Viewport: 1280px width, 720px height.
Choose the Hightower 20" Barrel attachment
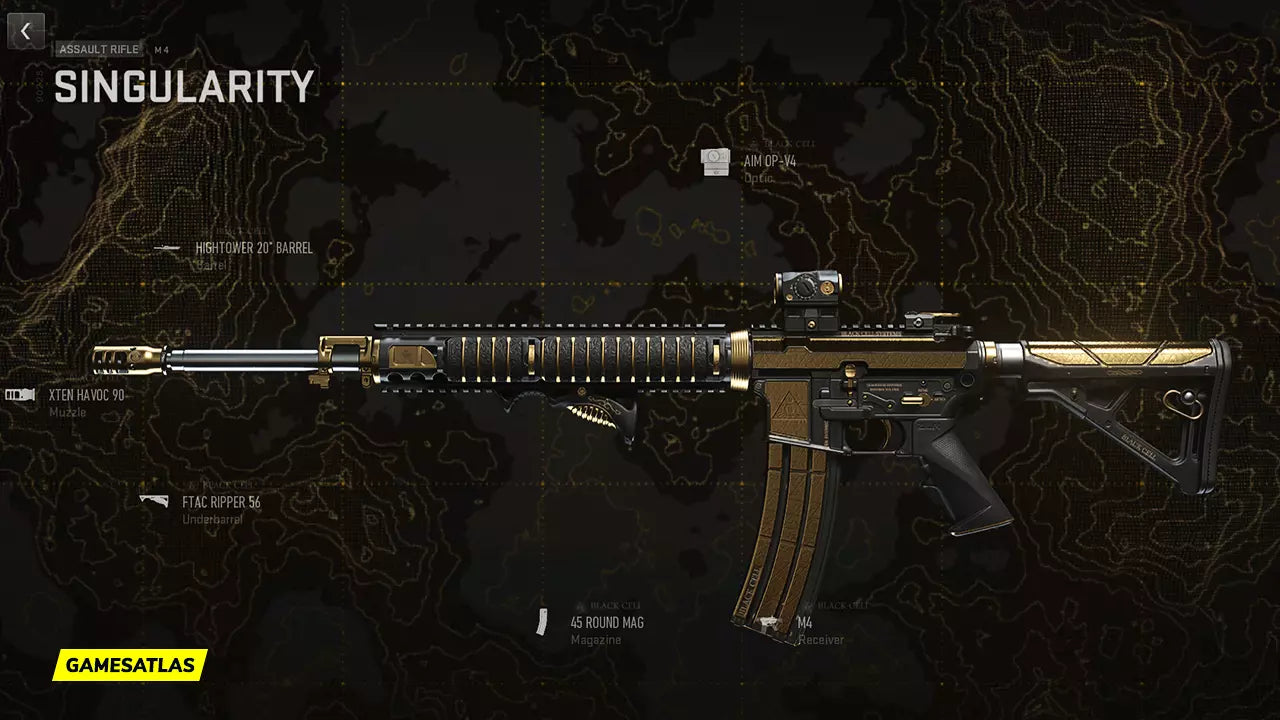(x=253, y=248)
